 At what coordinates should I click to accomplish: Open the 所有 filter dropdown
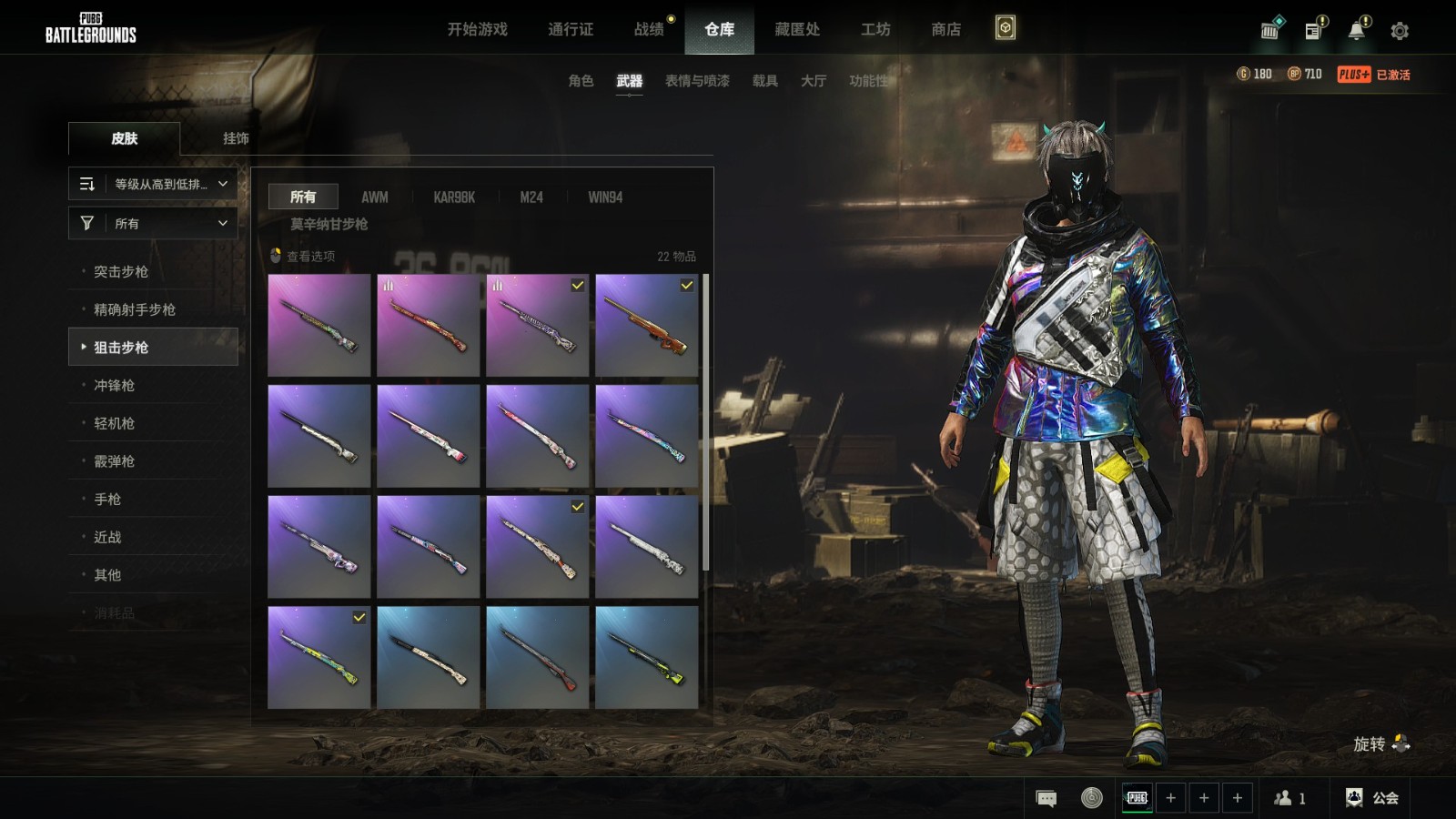(x=153, y=223)
